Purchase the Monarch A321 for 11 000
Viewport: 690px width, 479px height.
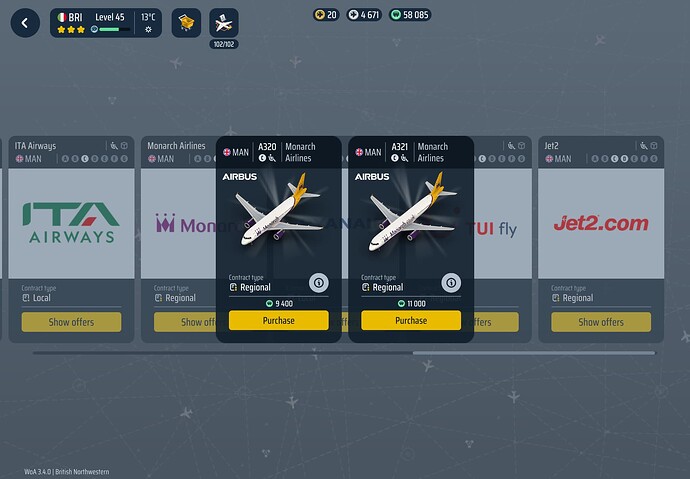click(x=410, y=321)
